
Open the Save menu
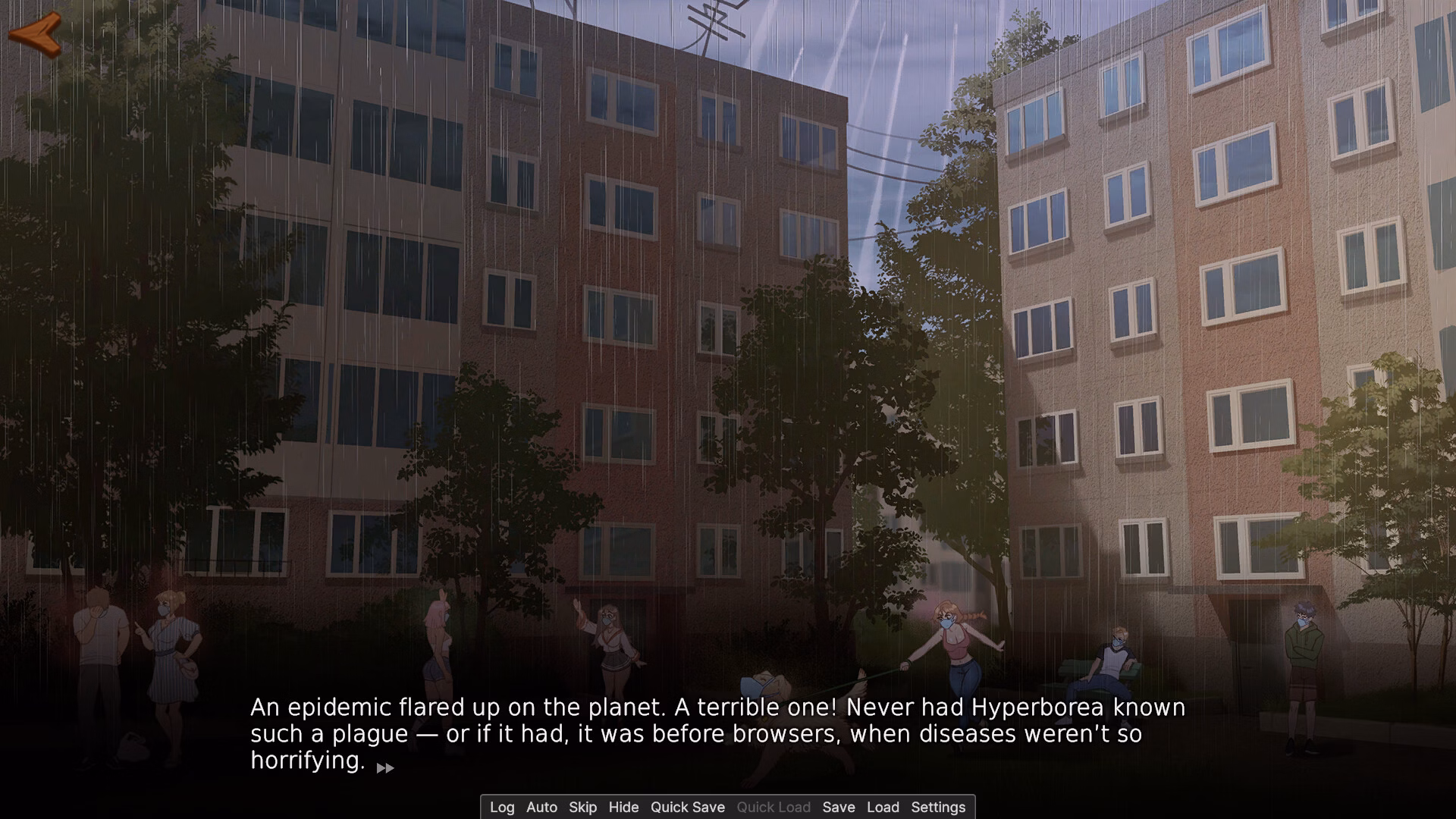[838, 807]
